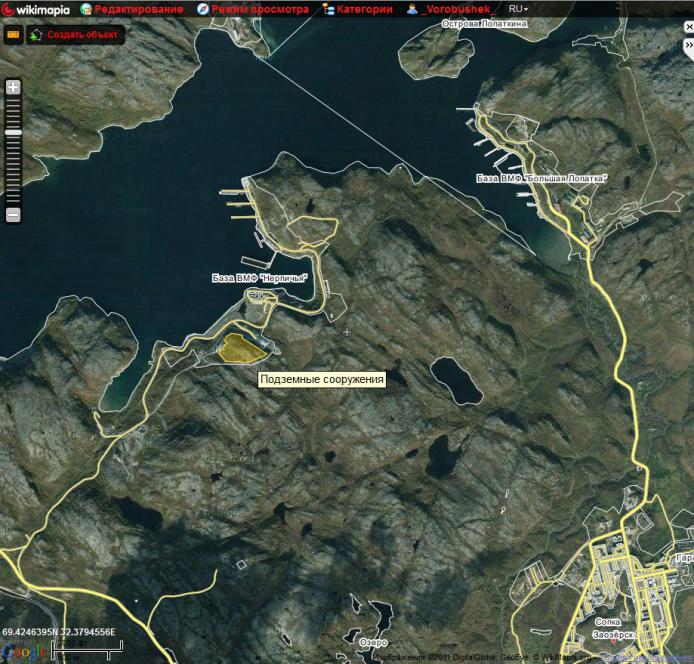Click the small orange ruler icon button

[x=13, y=34]
